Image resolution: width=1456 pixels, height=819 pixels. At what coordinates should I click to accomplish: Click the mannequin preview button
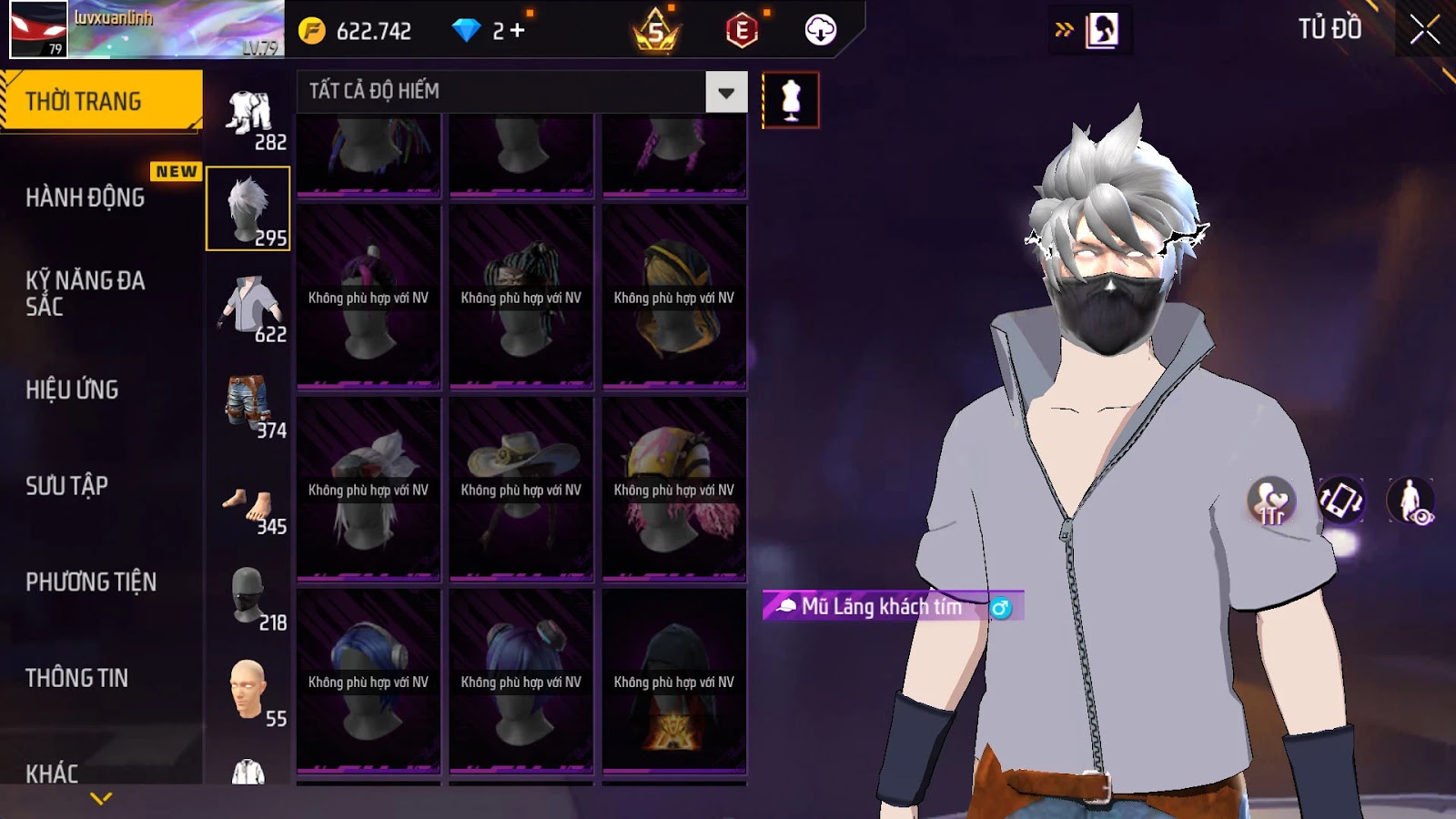click(790, 100)
